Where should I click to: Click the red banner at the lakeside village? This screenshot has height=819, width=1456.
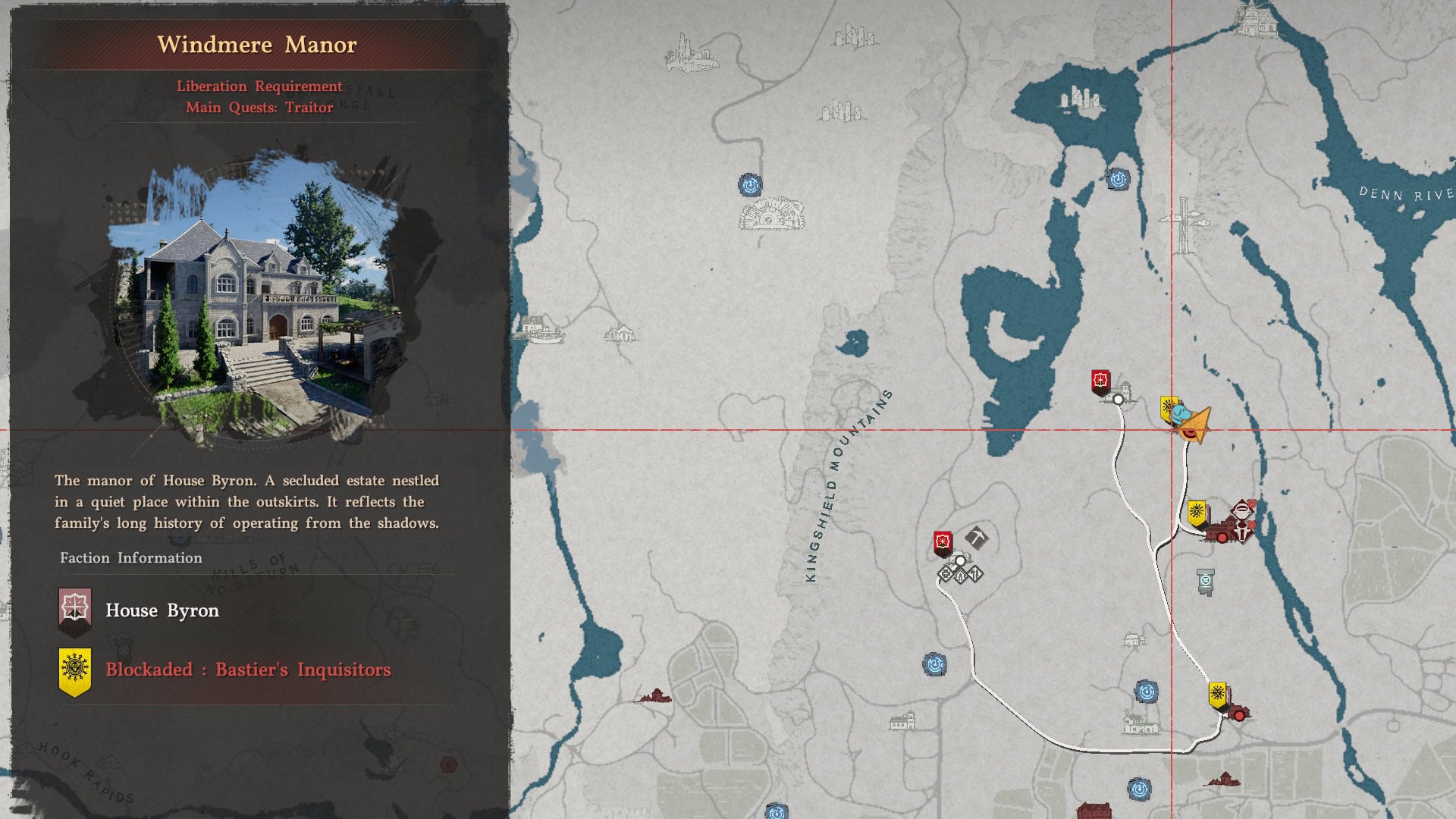point(1100,381)
